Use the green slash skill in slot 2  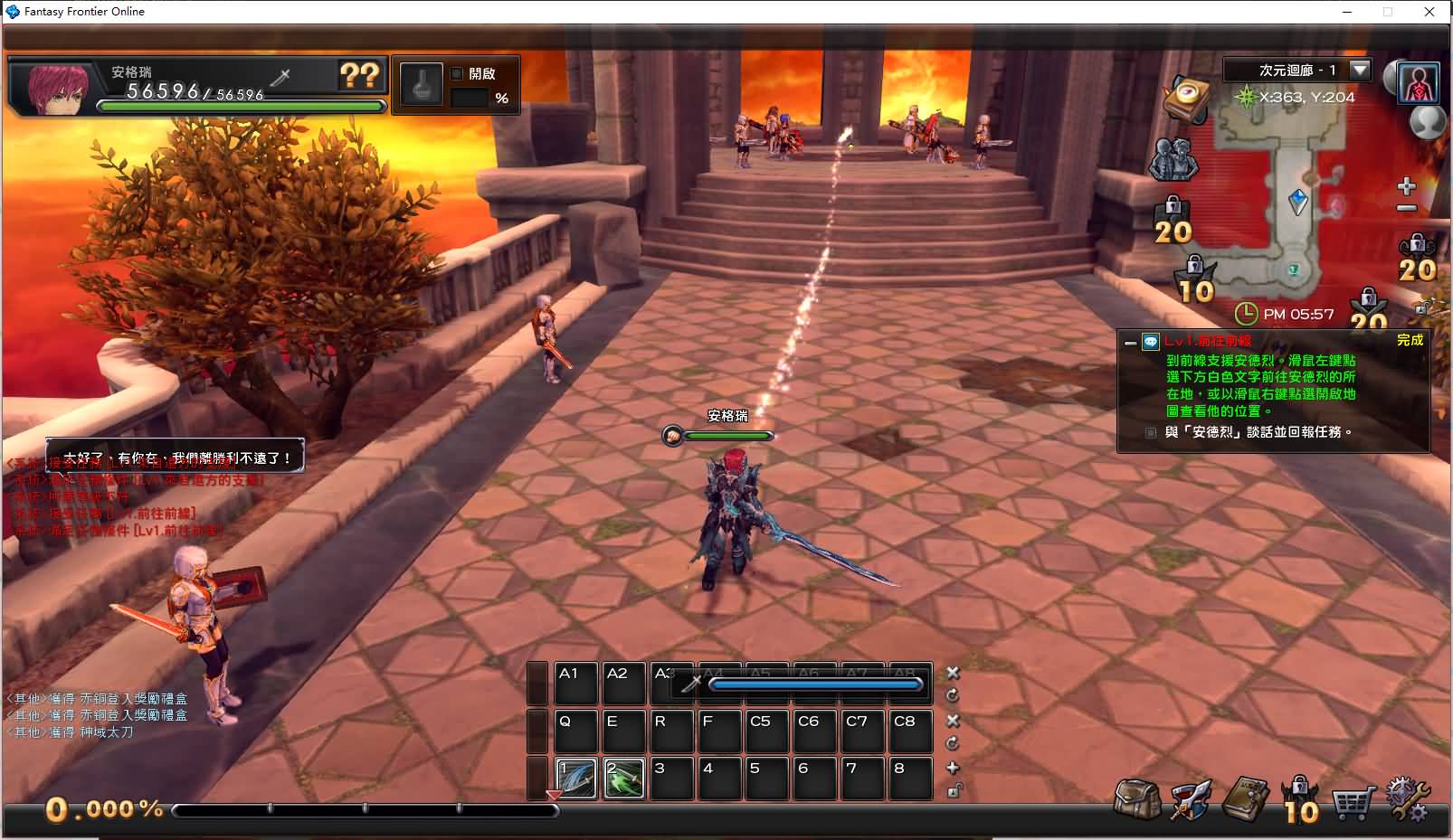click(x=624, y=778)
